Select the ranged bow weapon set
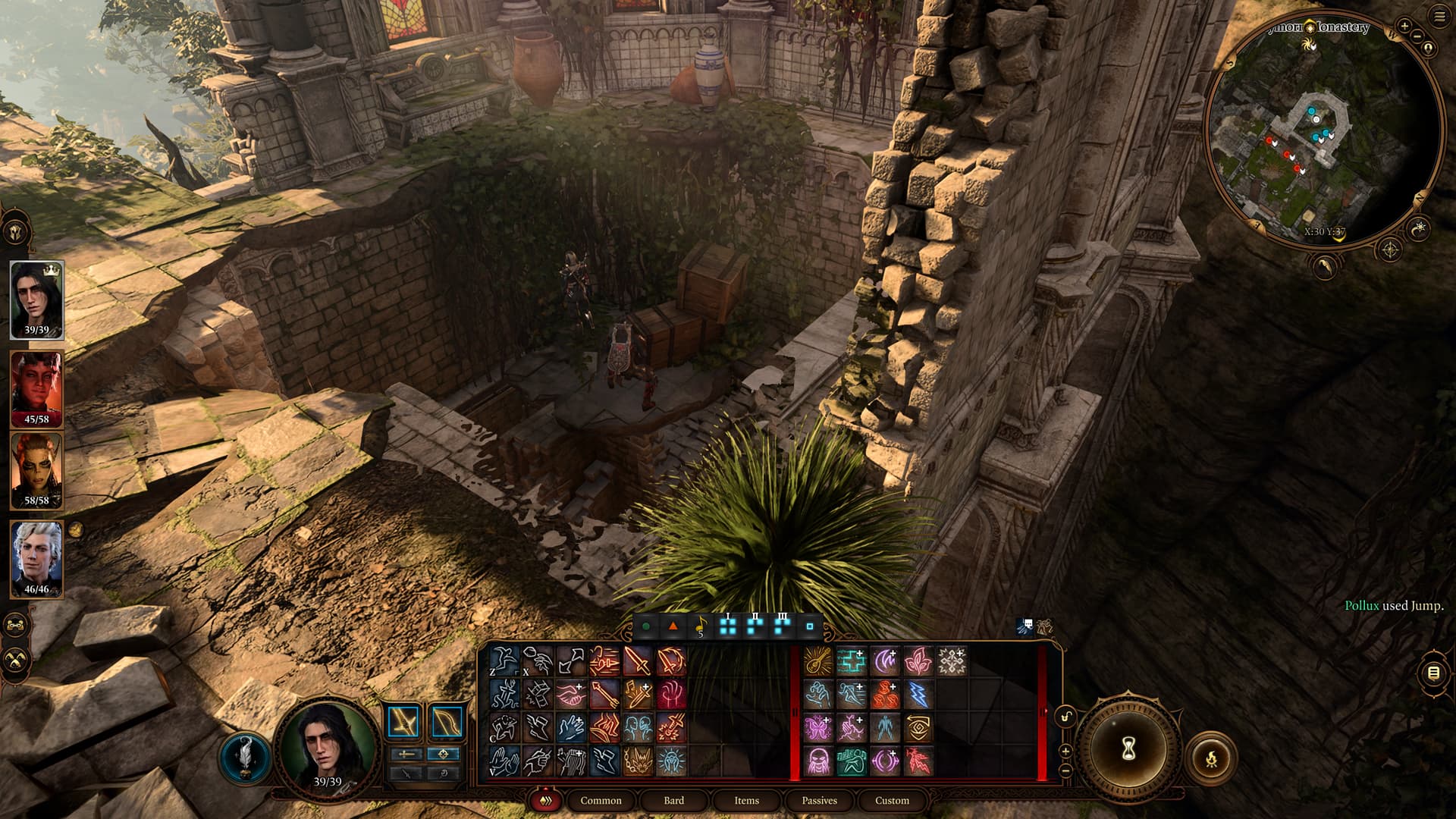Screen dimensions: 1456x819 click(x=447, y=721)
